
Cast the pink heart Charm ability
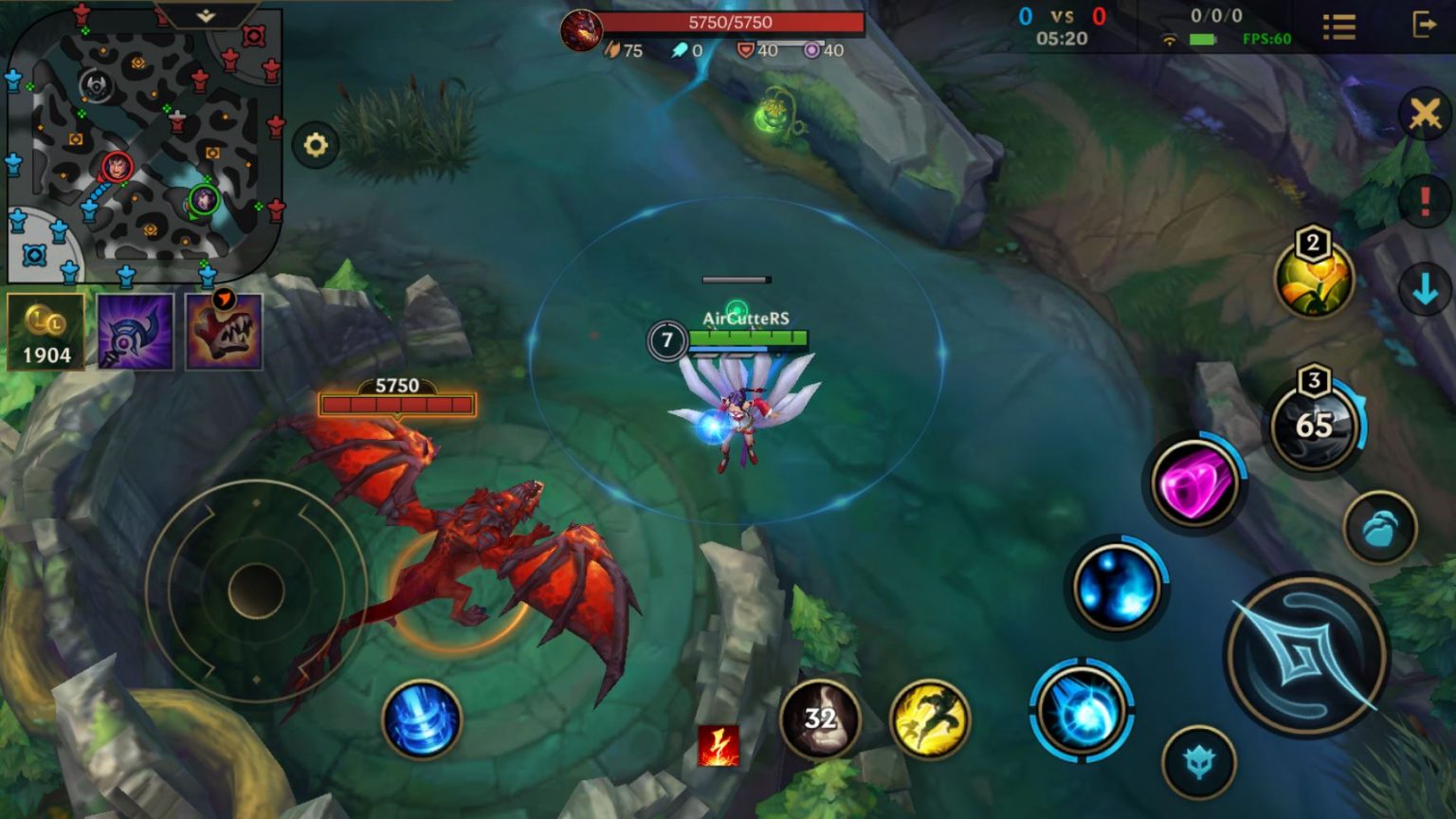(1195, 484)
